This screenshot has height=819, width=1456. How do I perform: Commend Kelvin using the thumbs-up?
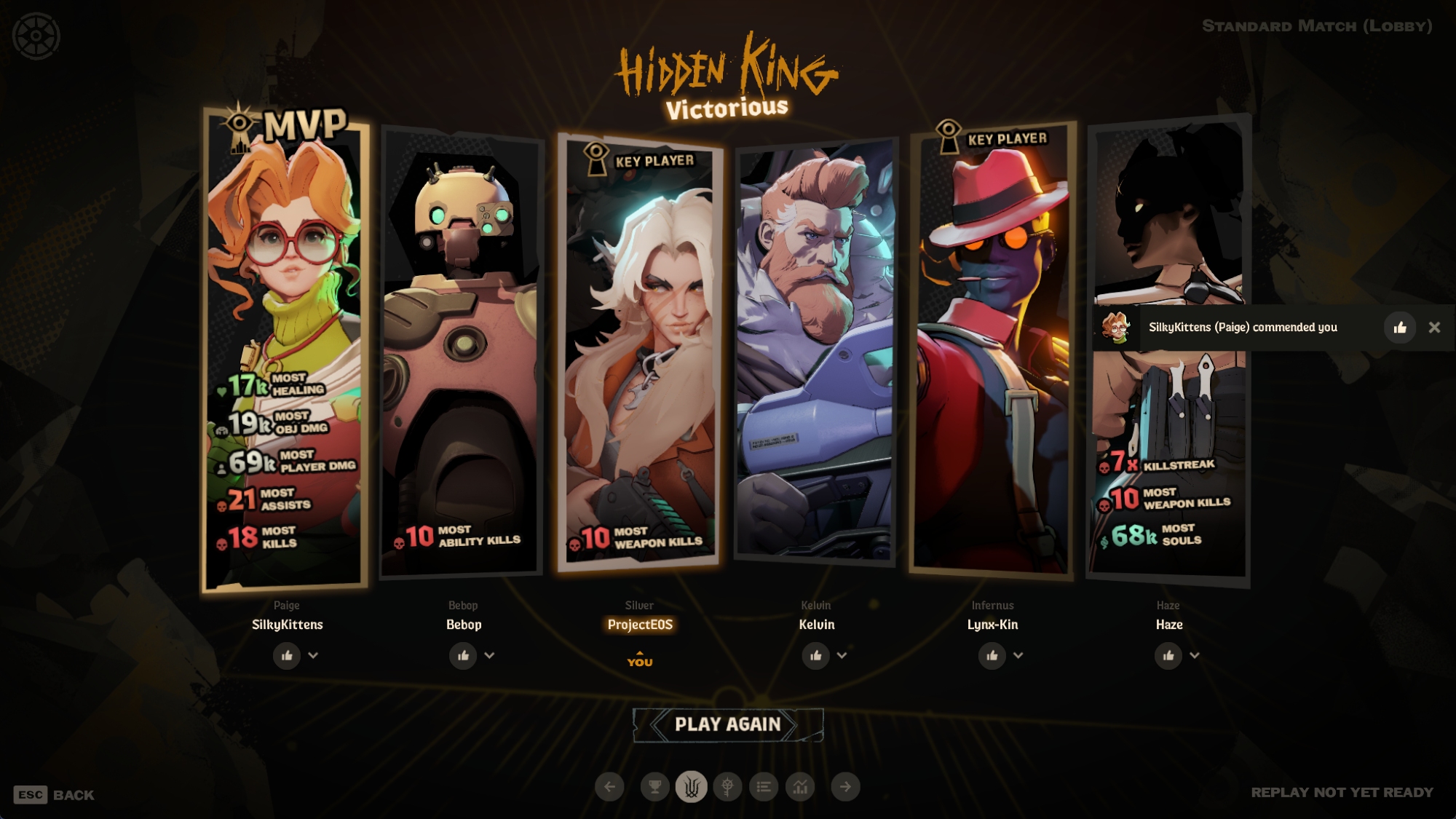(x=815, y=656)
